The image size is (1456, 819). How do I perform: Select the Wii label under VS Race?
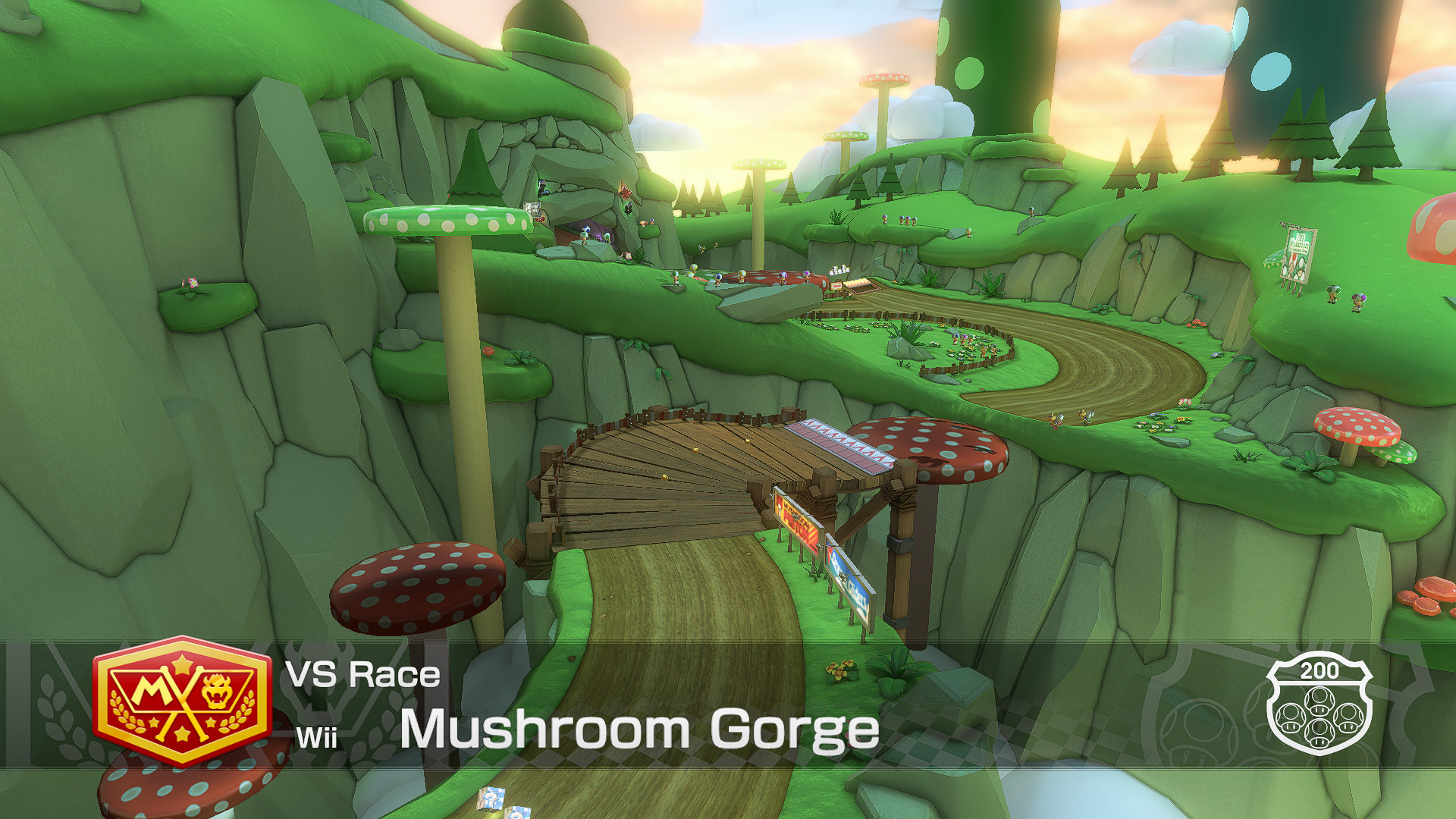pos(318,737)
